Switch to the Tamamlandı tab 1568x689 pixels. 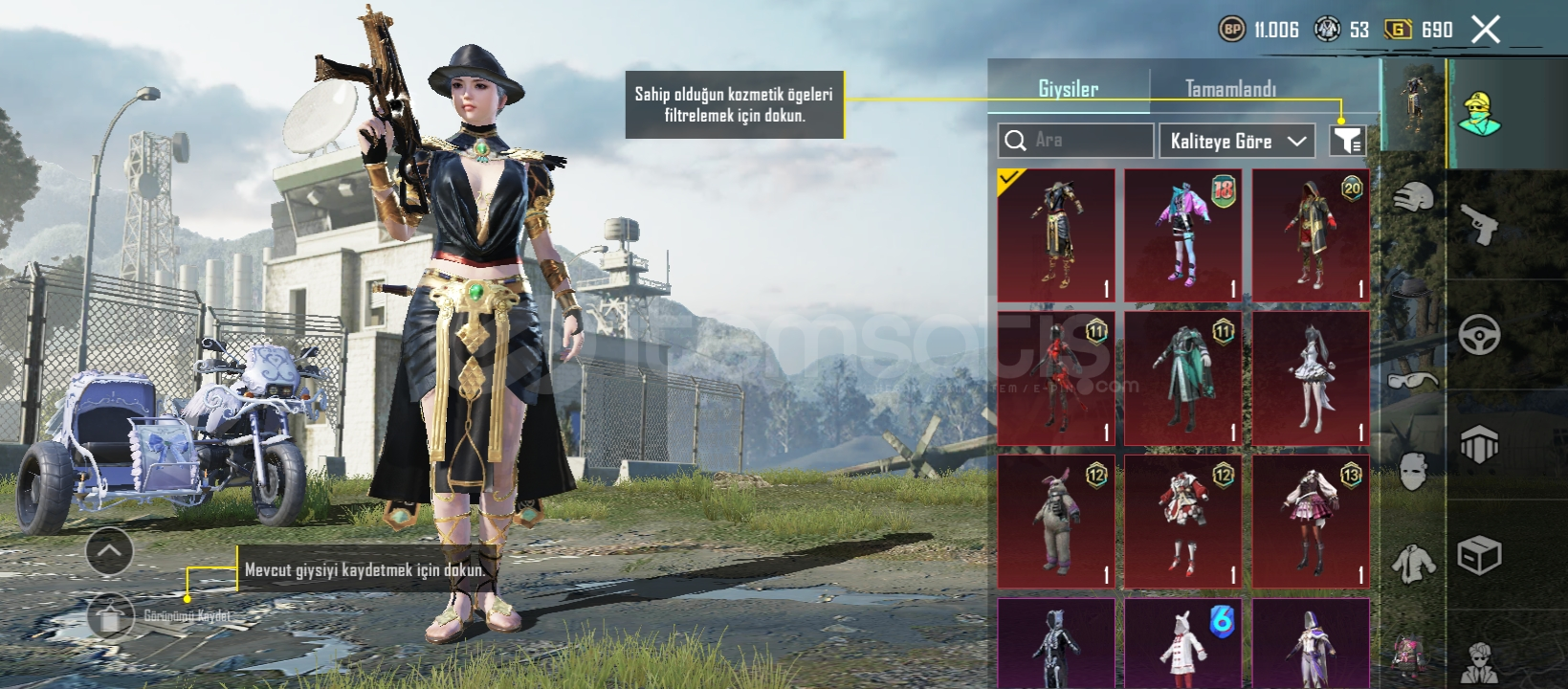click(x=1230, y=89)
